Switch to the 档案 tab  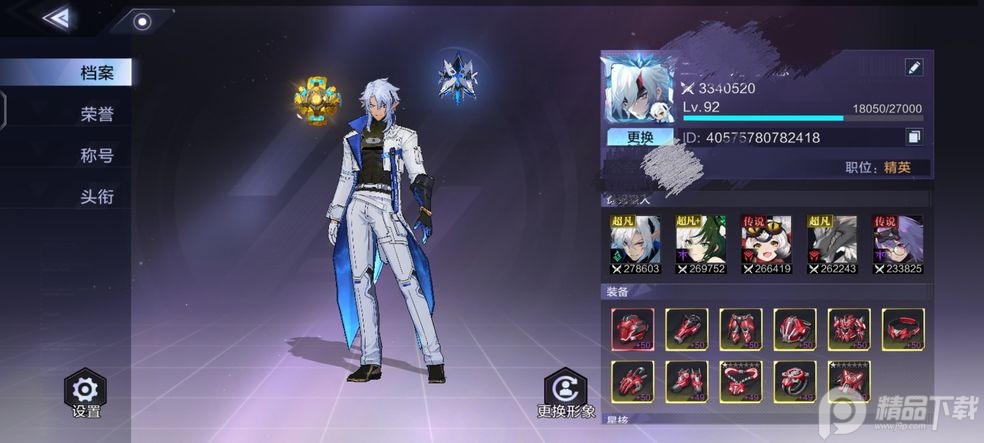coord(97,73)
